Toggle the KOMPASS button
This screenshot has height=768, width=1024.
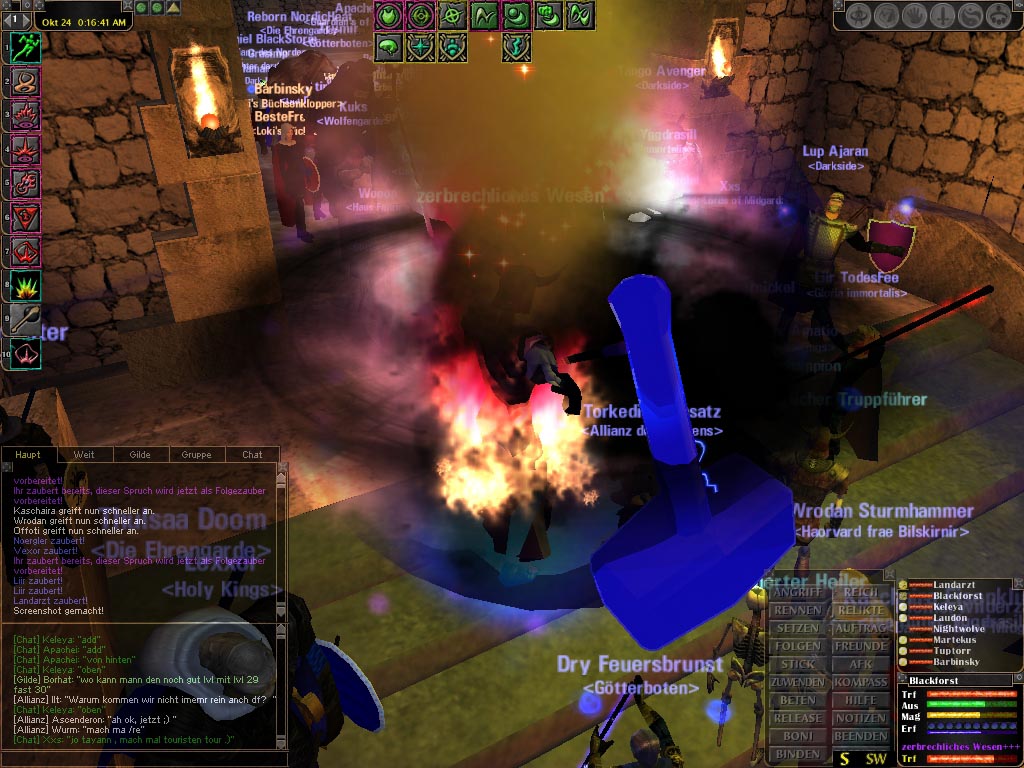click(860, 682)
